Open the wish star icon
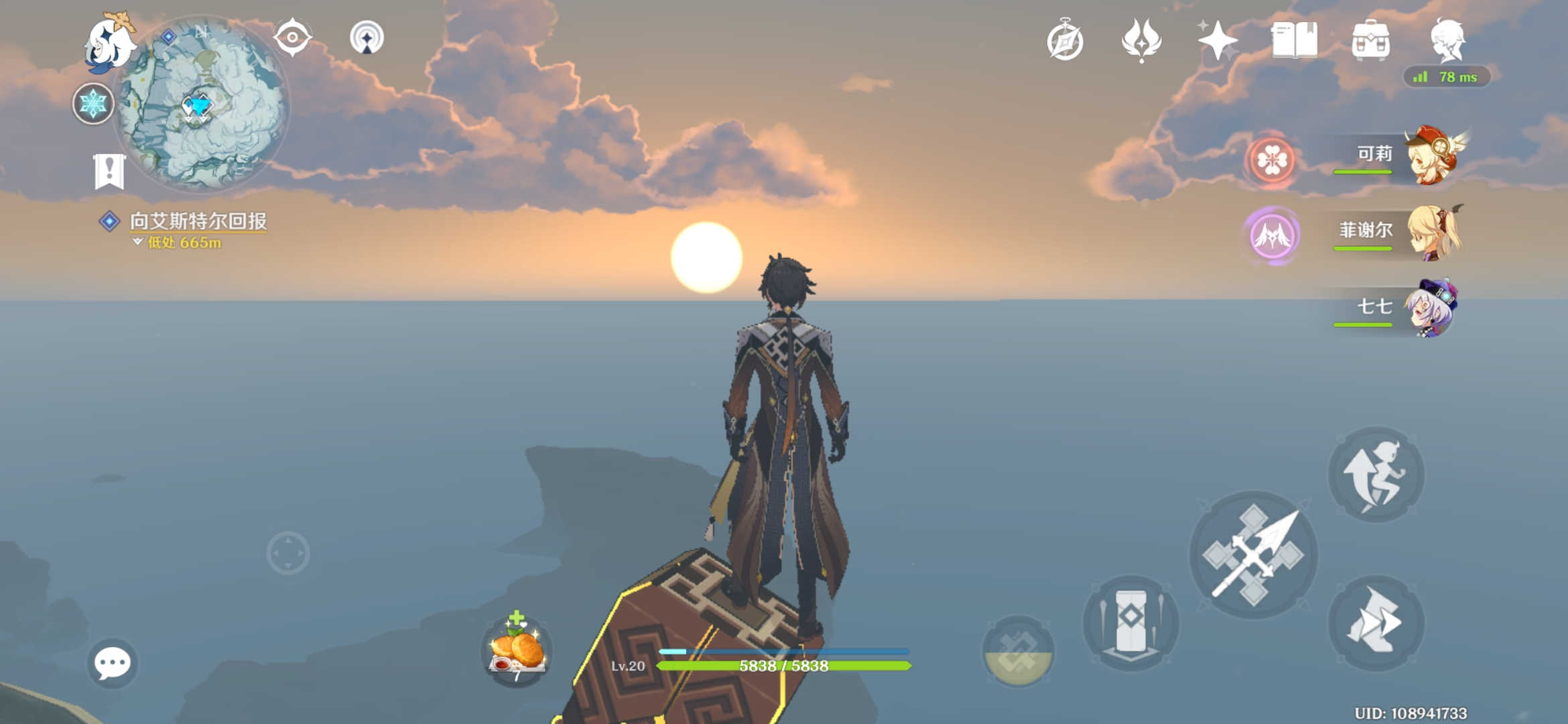 coord(1218,40)
